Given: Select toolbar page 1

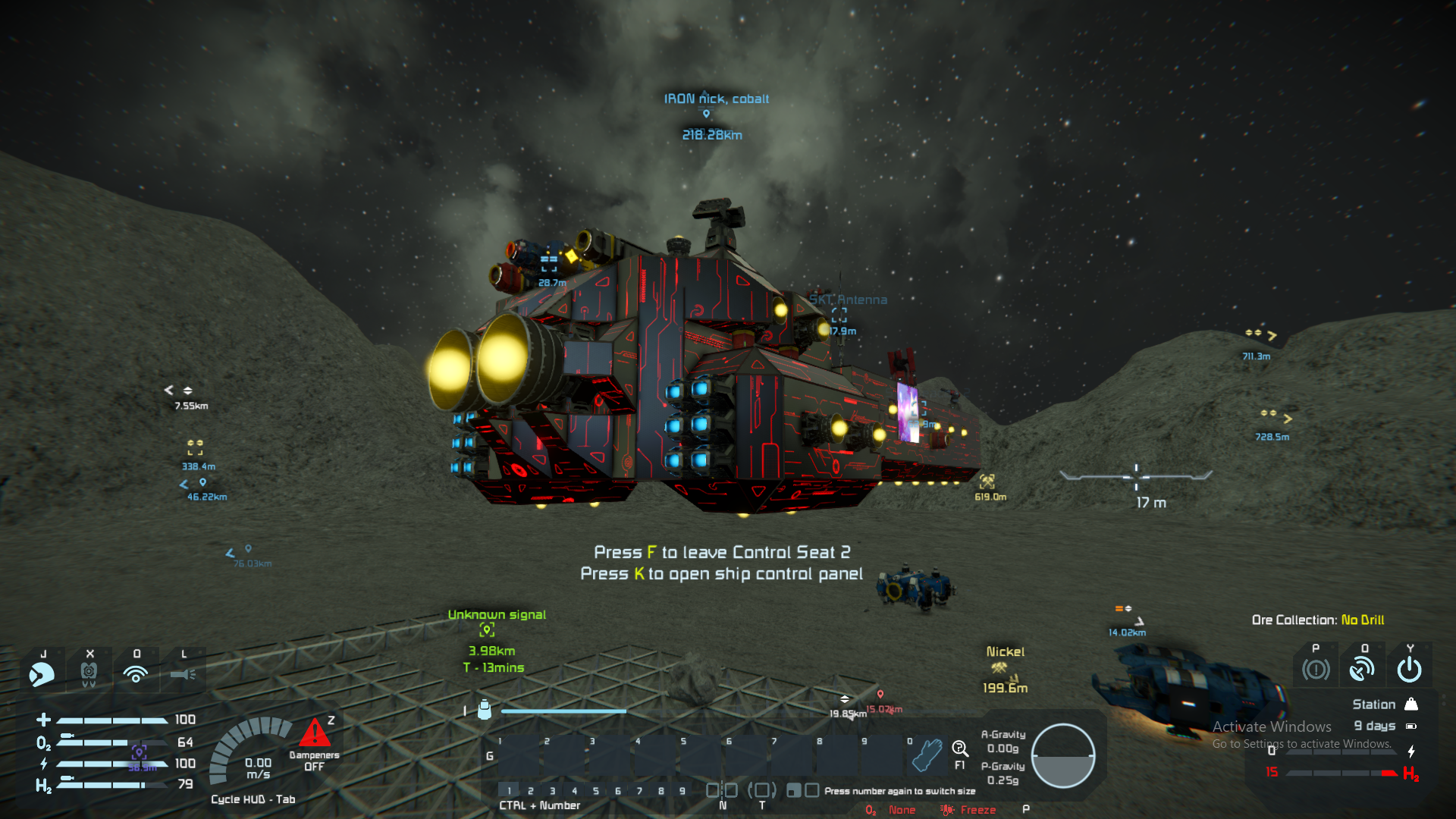Looking at the screenshot, I should pyautogui.click(x=509, y=791).
